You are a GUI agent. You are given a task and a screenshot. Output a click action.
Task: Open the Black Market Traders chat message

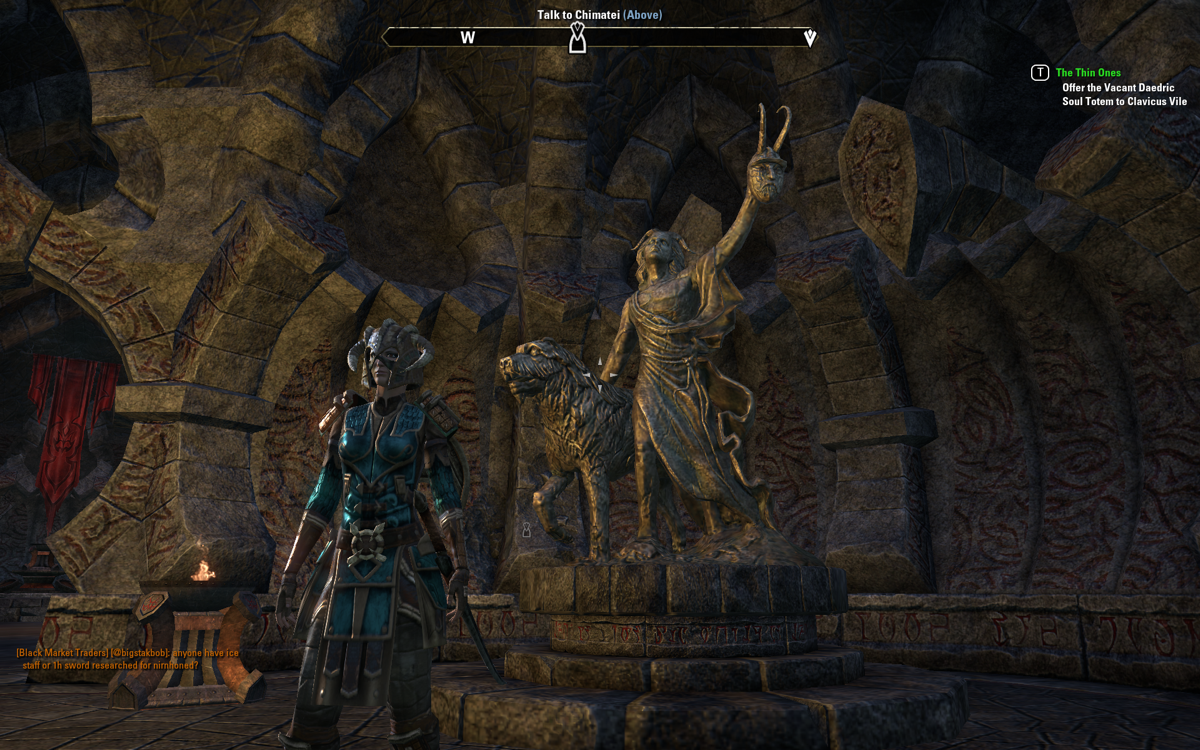pyautogui.click(x=128, y=659)
